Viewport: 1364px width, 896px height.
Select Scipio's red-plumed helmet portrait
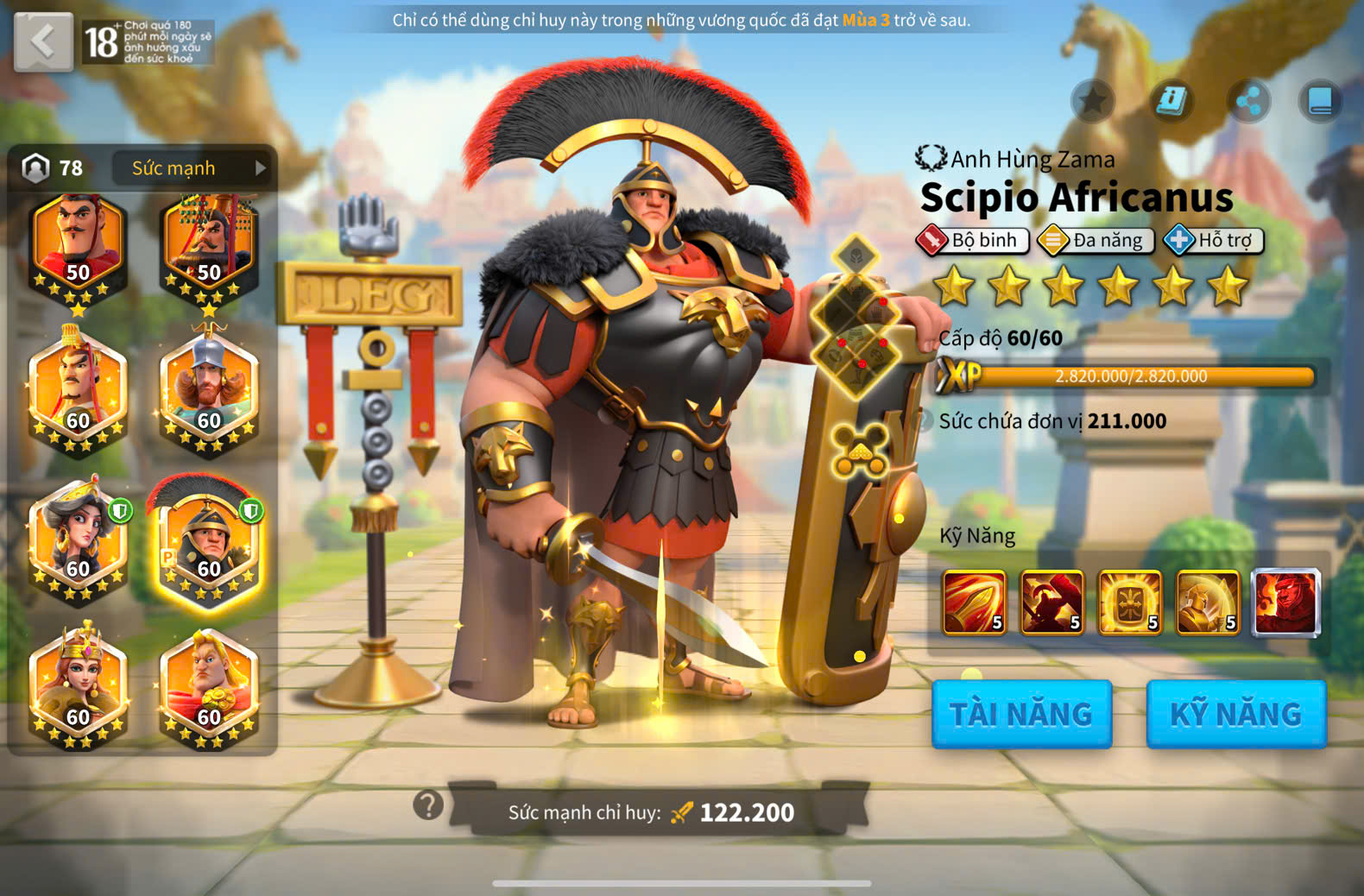[207, 541]
